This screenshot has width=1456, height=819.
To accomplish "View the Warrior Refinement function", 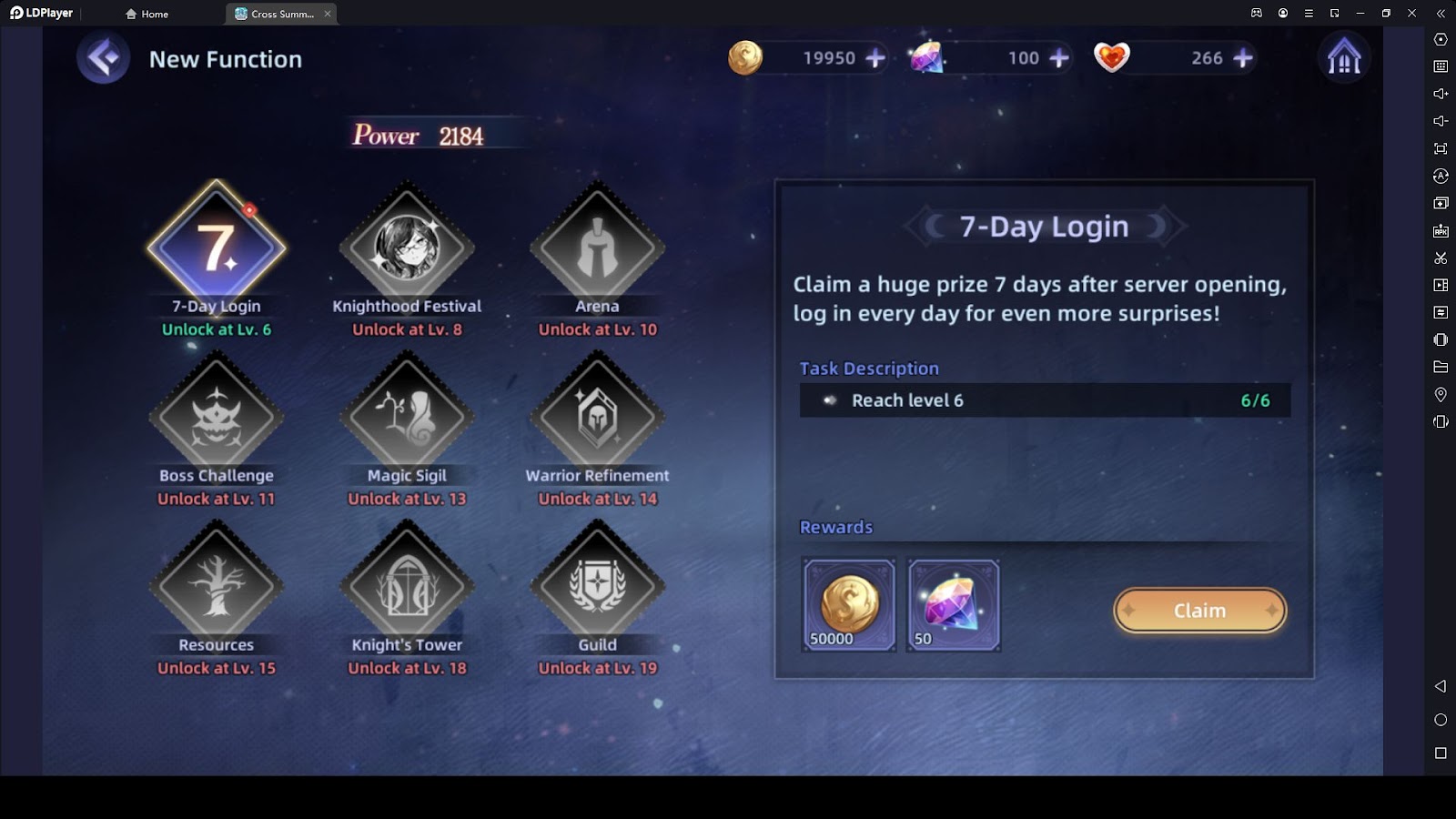I will click(597, 417).
